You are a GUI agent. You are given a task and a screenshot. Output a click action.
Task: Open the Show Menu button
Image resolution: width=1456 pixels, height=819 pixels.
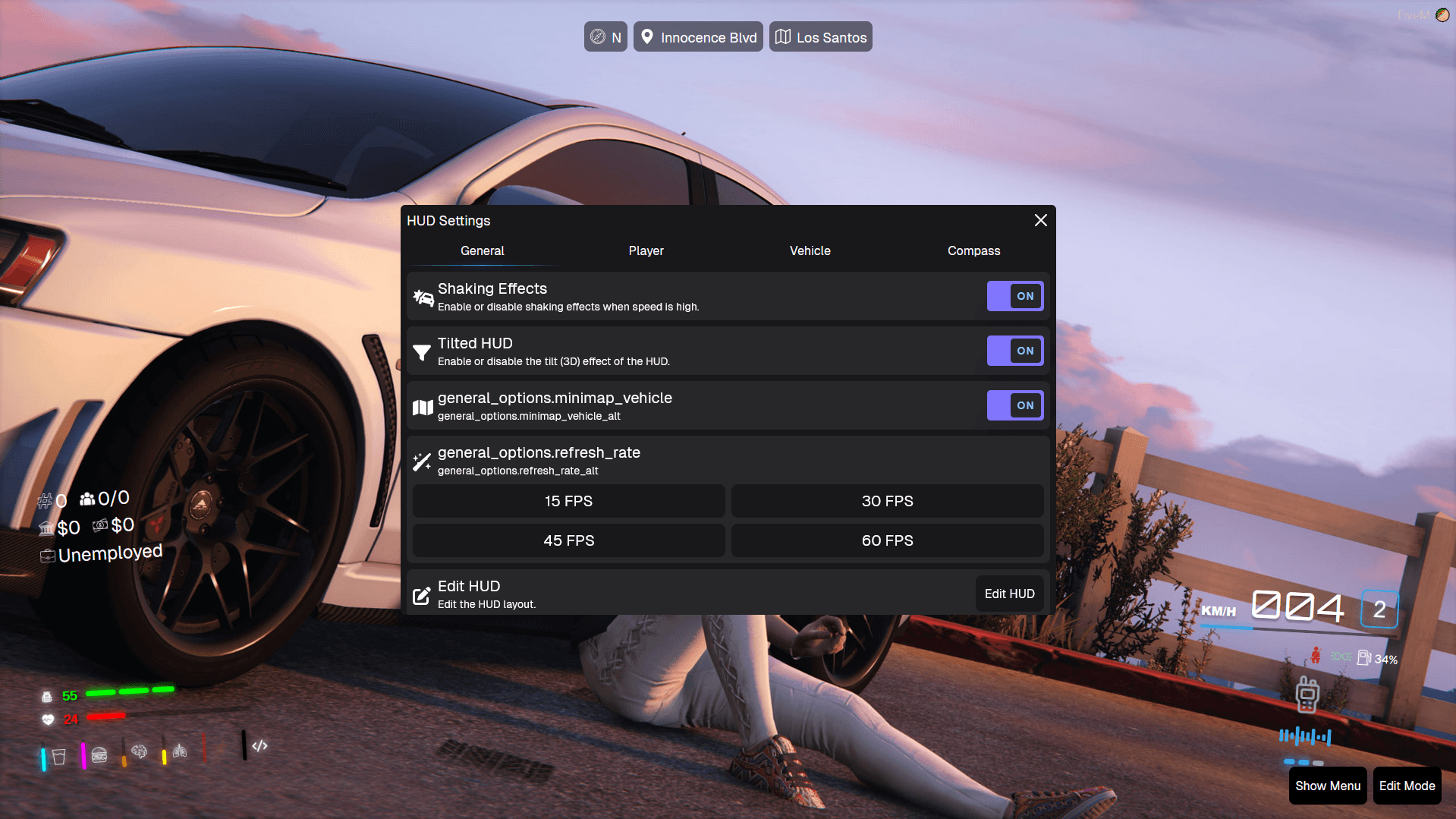pos(1327,786)
